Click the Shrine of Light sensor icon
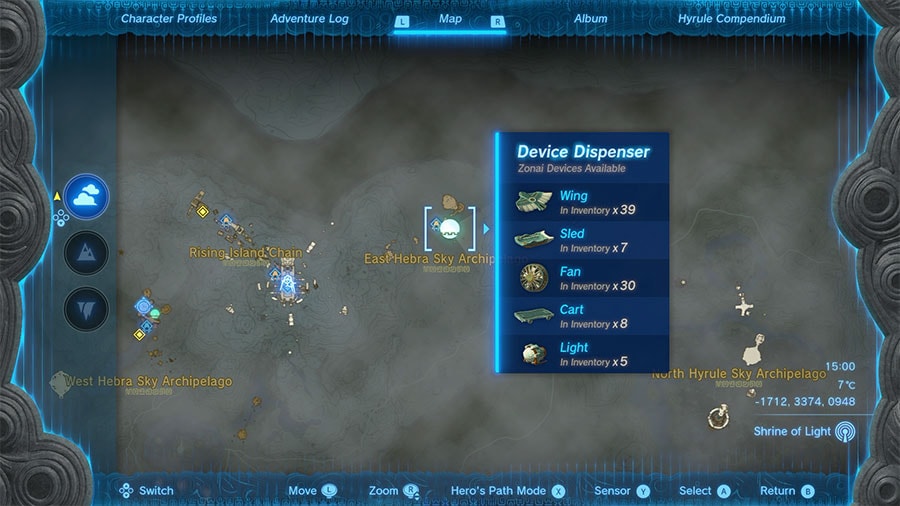This screenshot has width=900, height=506. point(845,431)
